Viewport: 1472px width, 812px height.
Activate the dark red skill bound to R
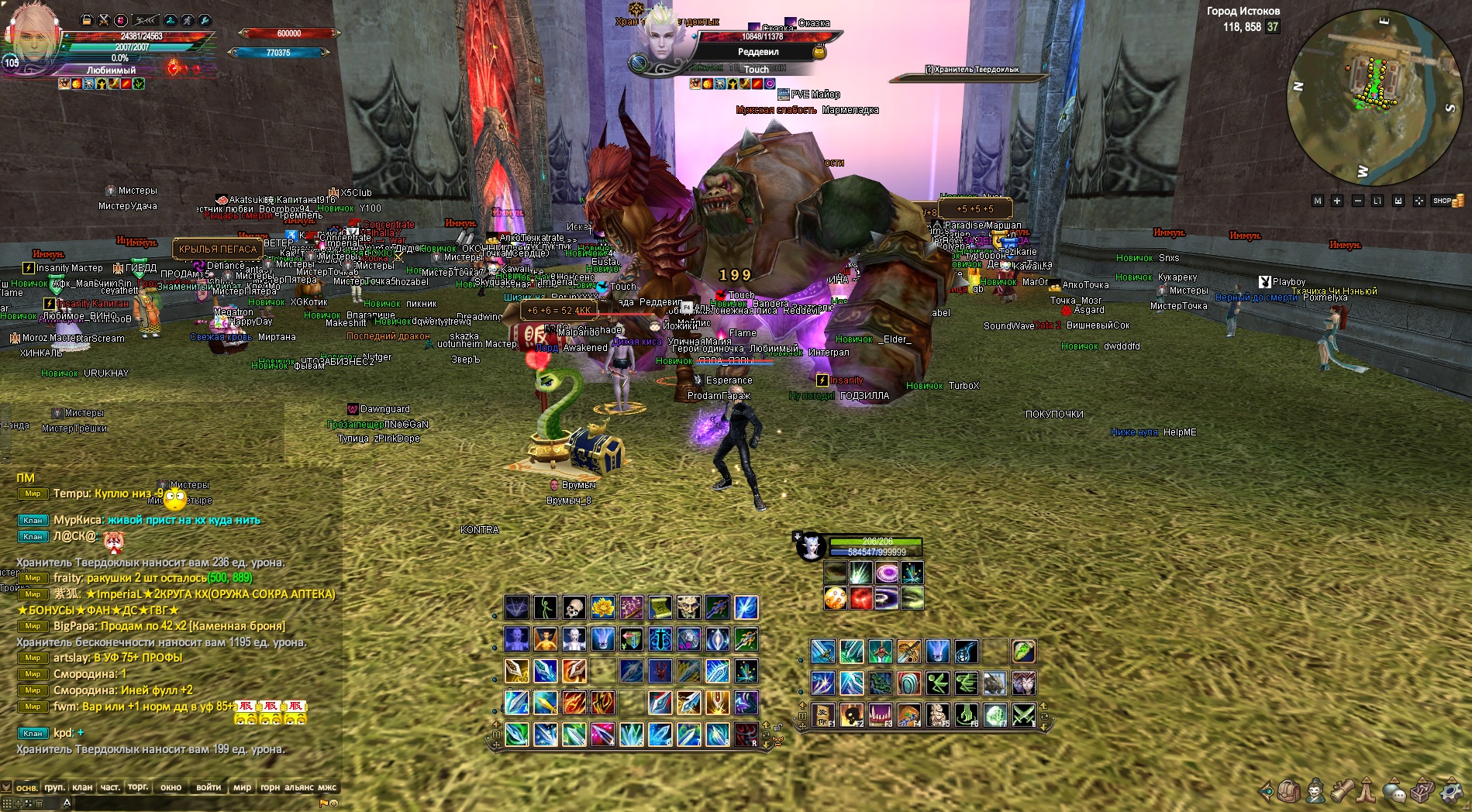tap(746, 734)
